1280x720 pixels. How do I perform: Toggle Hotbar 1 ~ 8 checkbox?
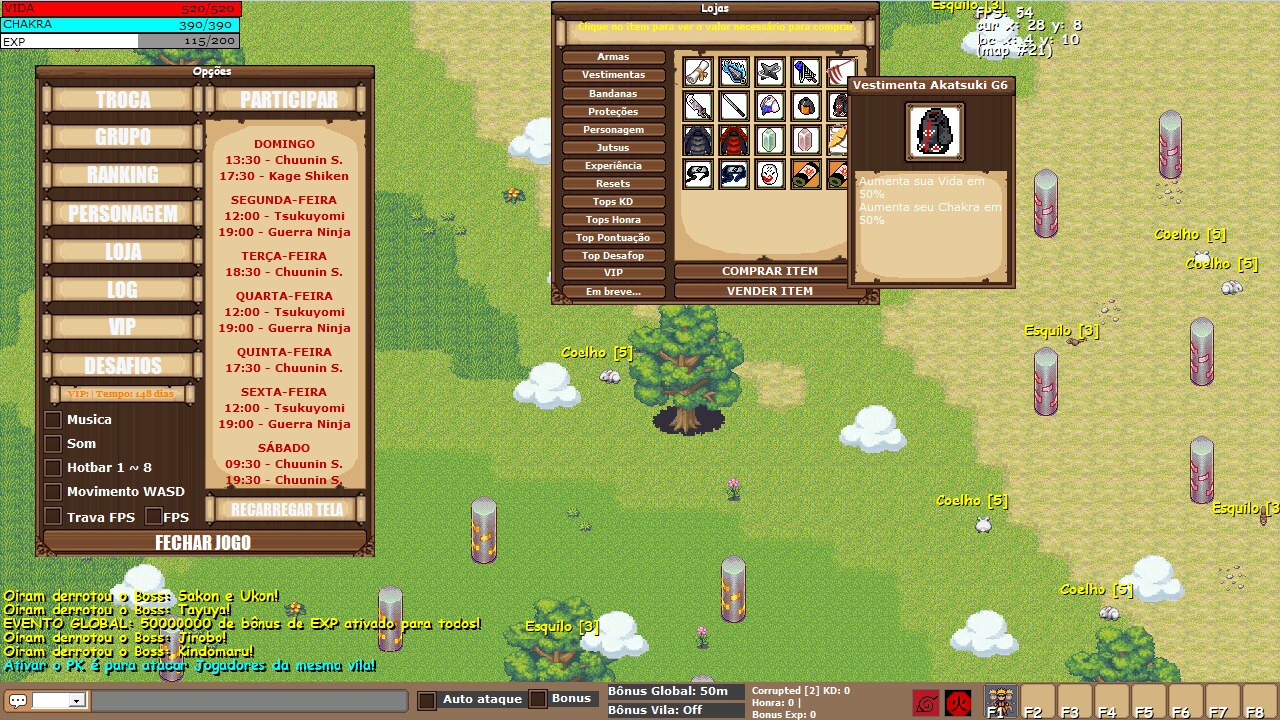tap(54, 468)
